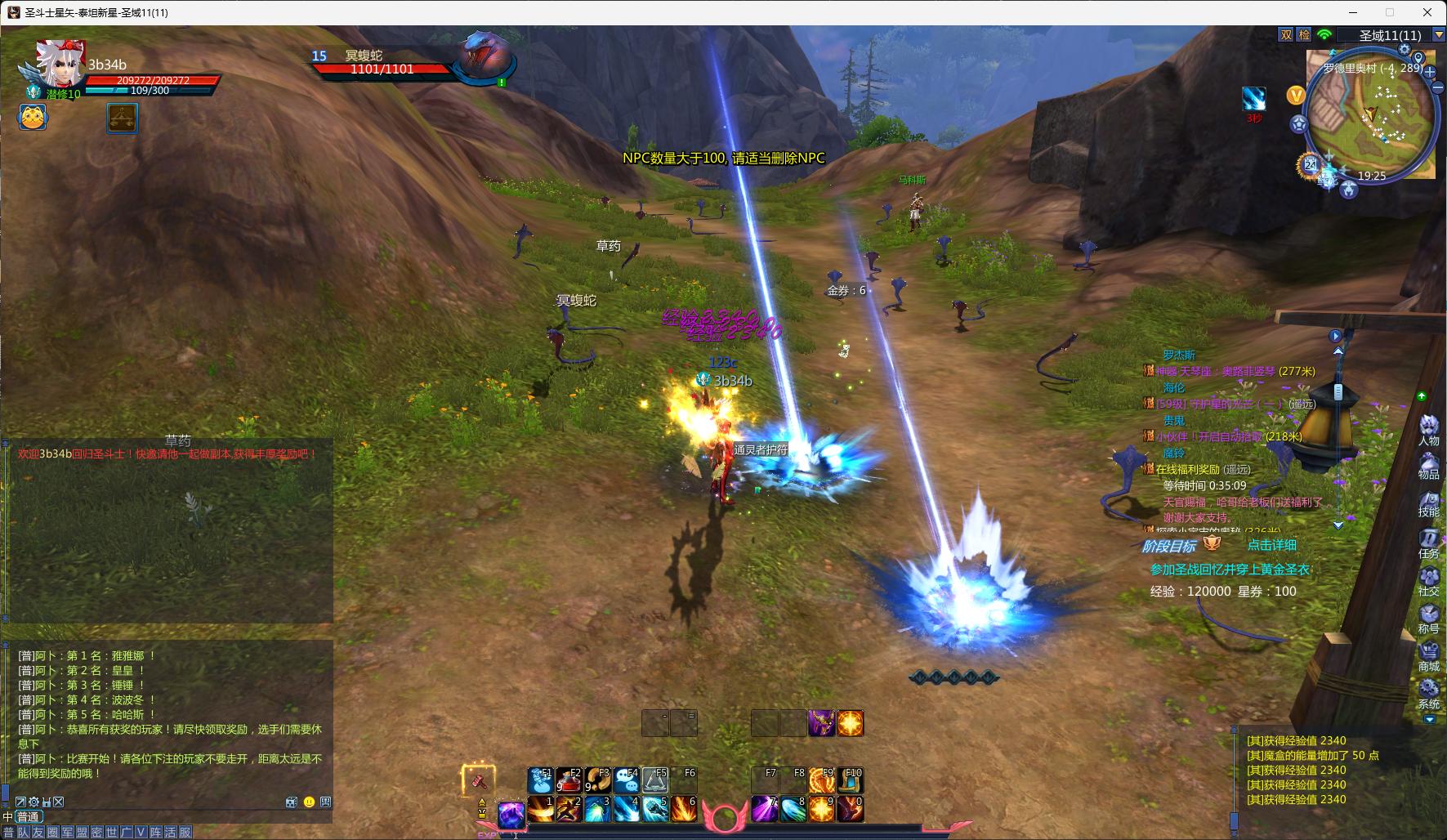Activate the speech bubbles shortcut F4
Screen dimensions: 1447x840
627,780
